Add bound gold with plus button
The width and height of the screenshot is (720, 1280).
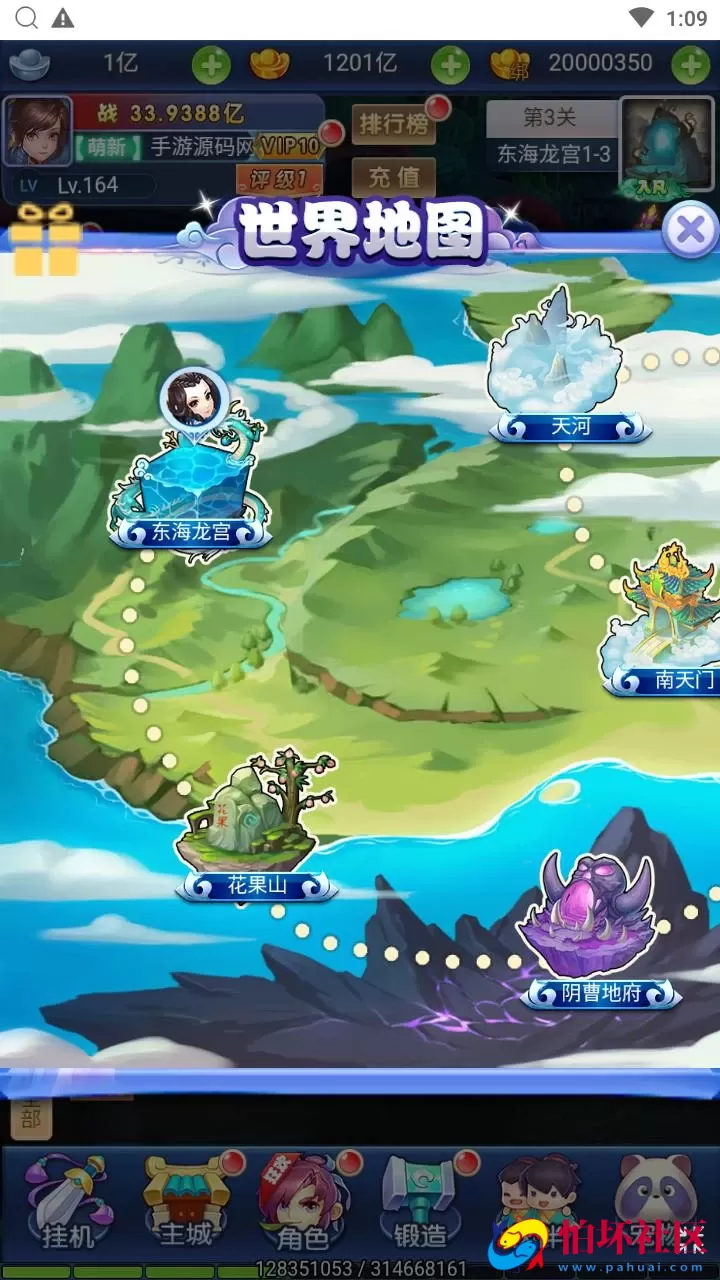[x=690, y=65]
